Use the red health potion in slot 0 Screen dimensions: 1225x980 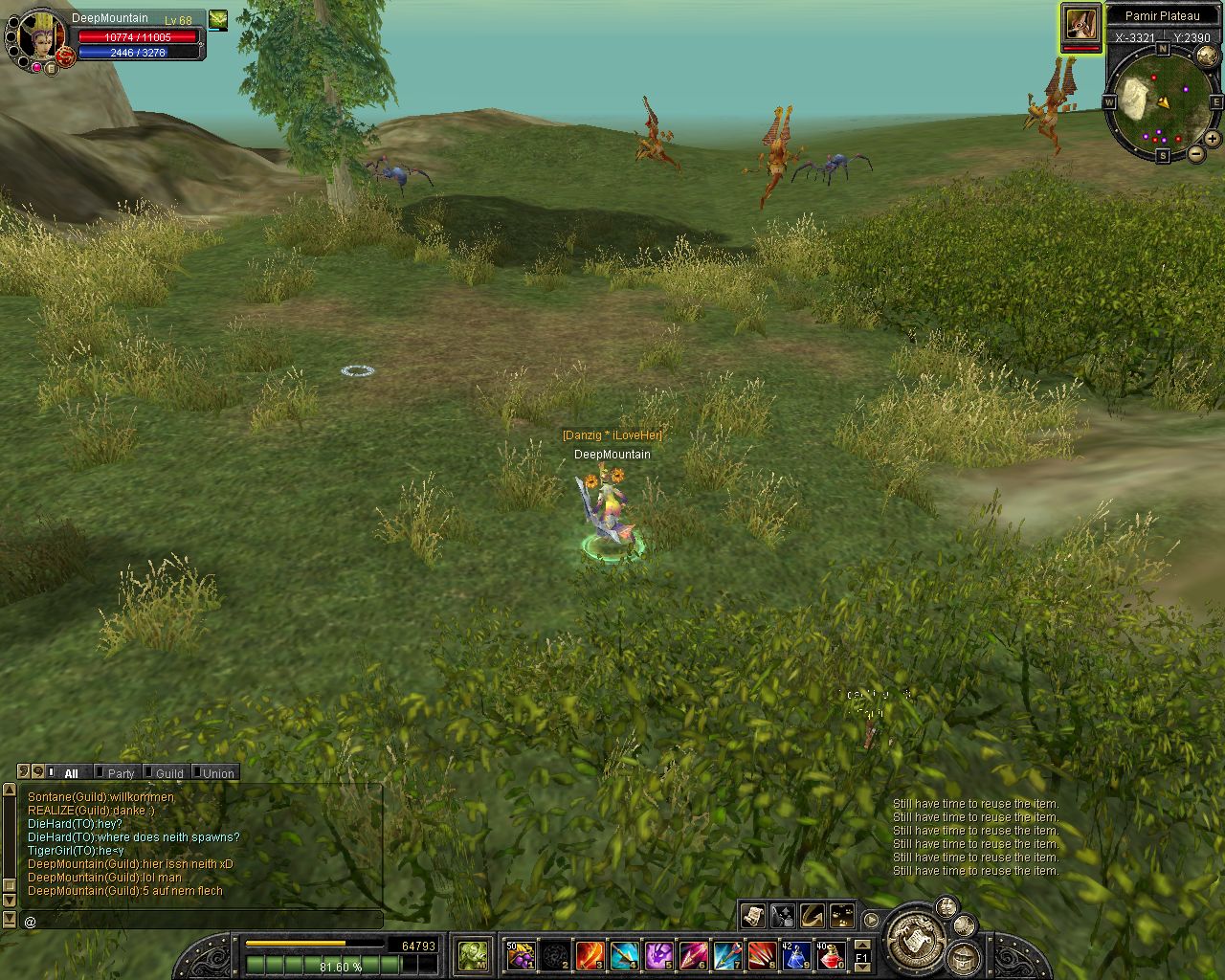click(x=830, y=954)
